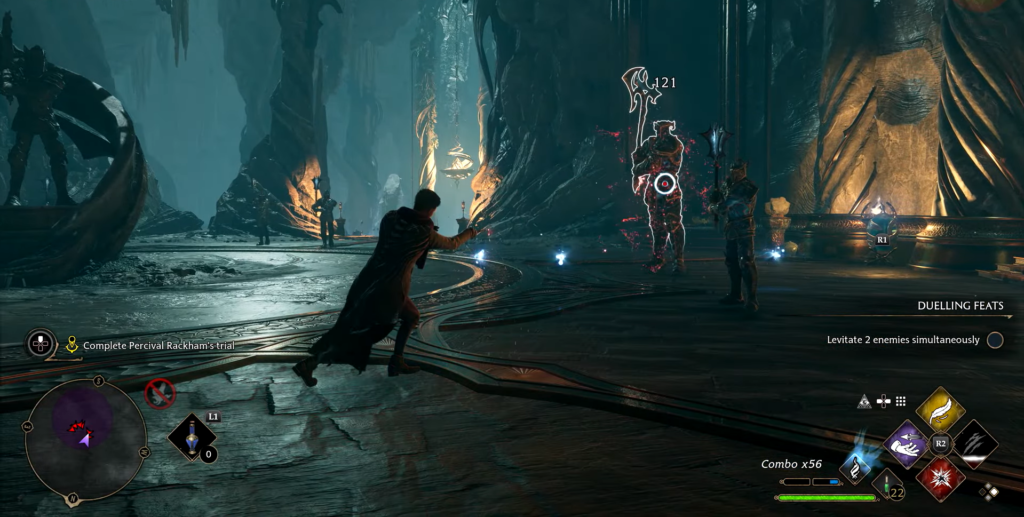Image resolution: width=1024 pixels, height=517 pixels.
Task: Trigger the blue ancient magic flame icon
Action: click(856, 465)
